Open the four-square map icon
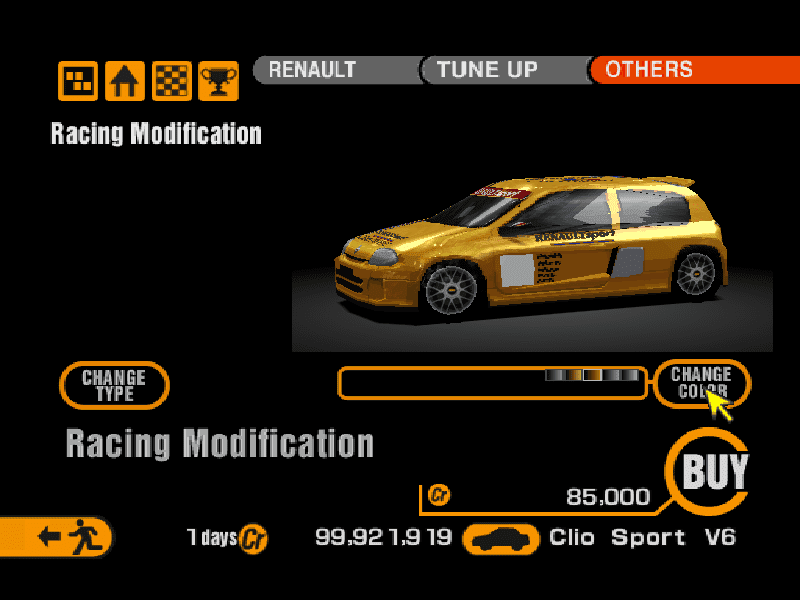The image size is (800, 600). [78, 80]
